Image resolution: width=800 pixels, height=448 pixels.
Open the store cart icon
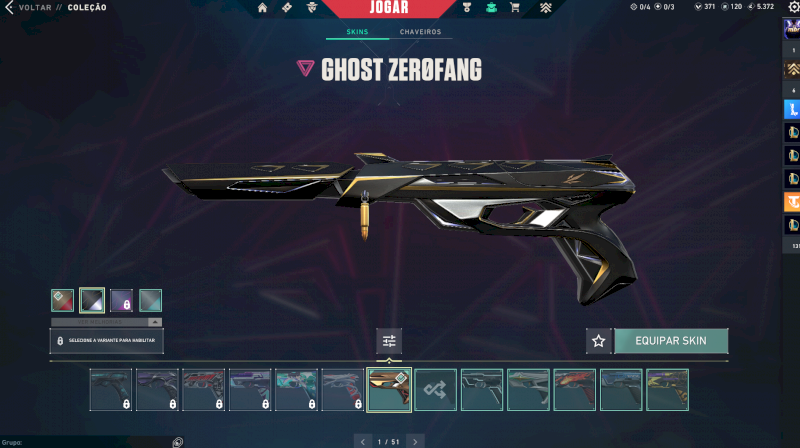click(x=514, y=8)
